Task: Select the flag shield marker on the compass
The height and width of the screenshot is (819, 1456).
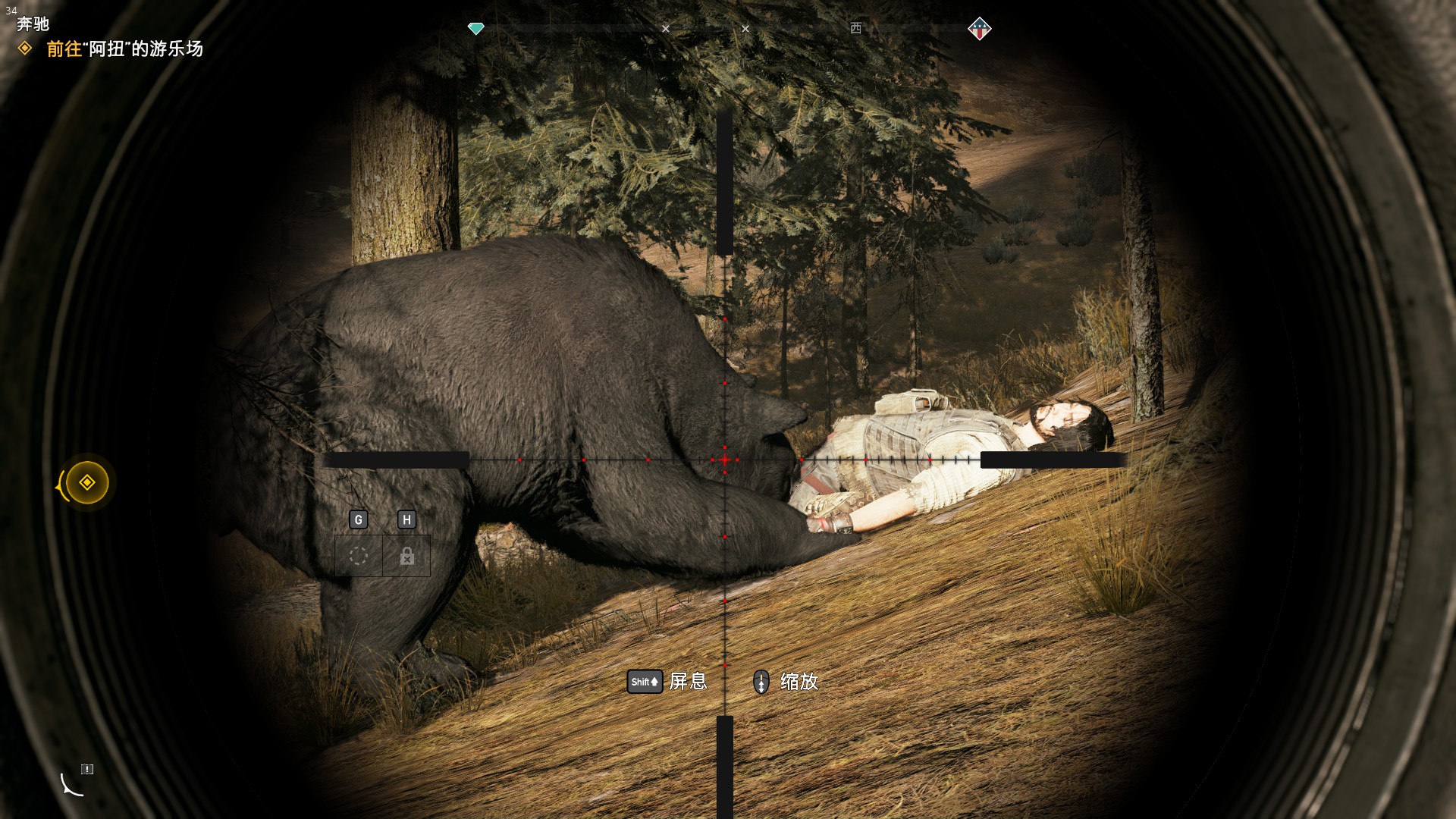Action: pyautogui.click(x=979, y=29)
